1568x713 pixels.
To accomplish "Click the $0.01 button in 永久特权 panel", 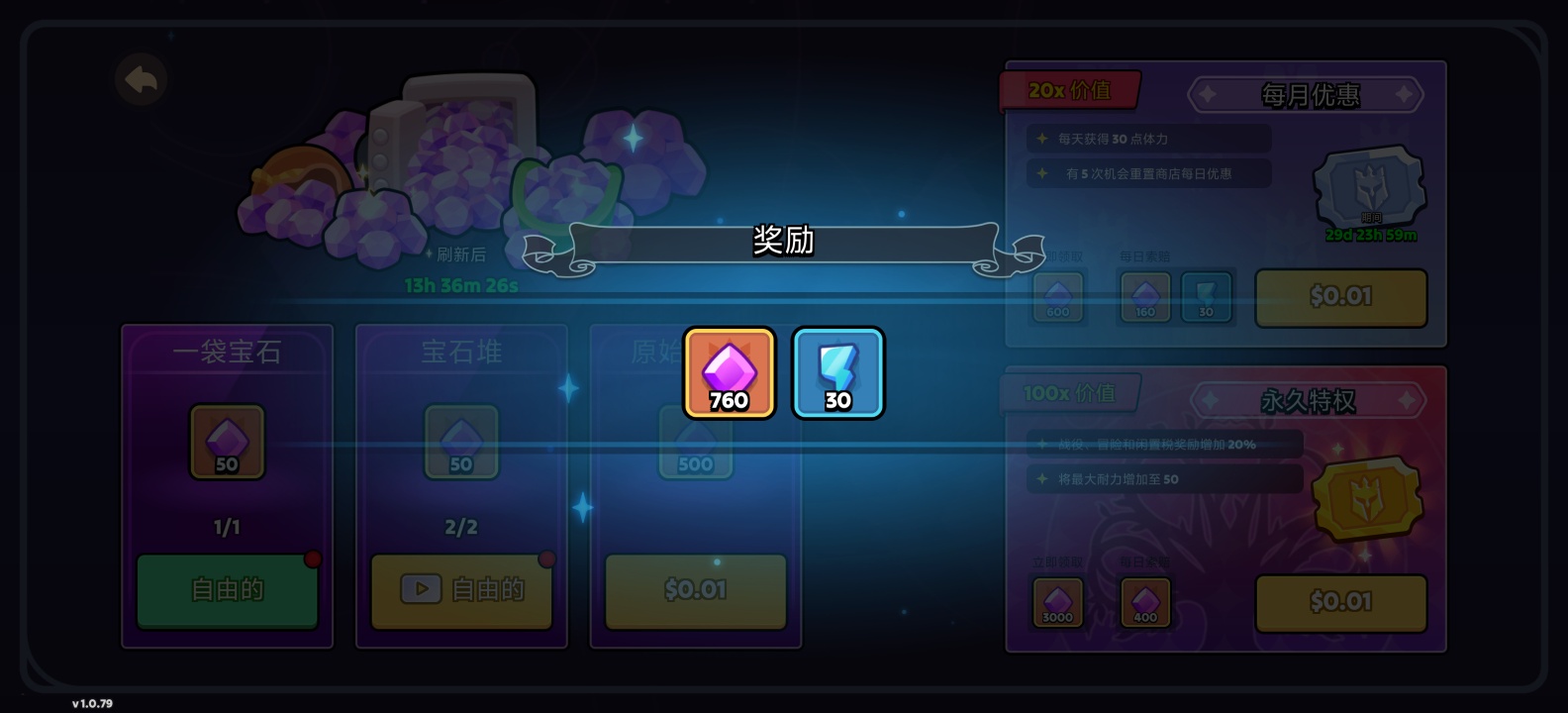I will point(1341,602).
